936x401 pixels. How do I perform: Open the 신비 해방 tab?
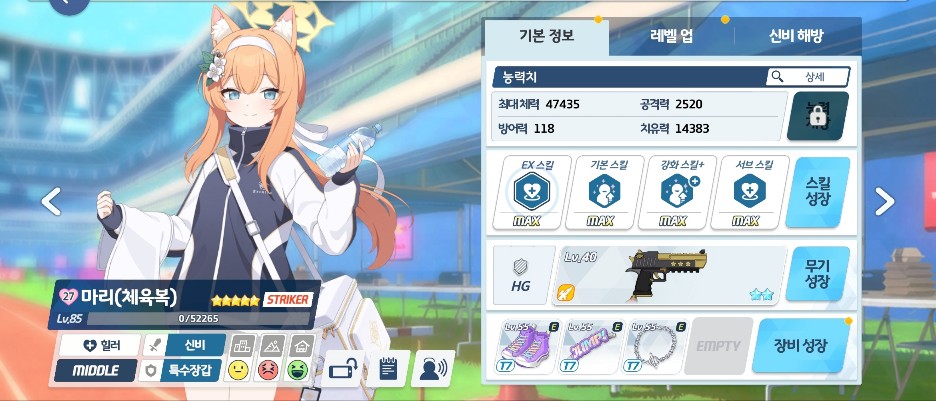coord(797,36)
